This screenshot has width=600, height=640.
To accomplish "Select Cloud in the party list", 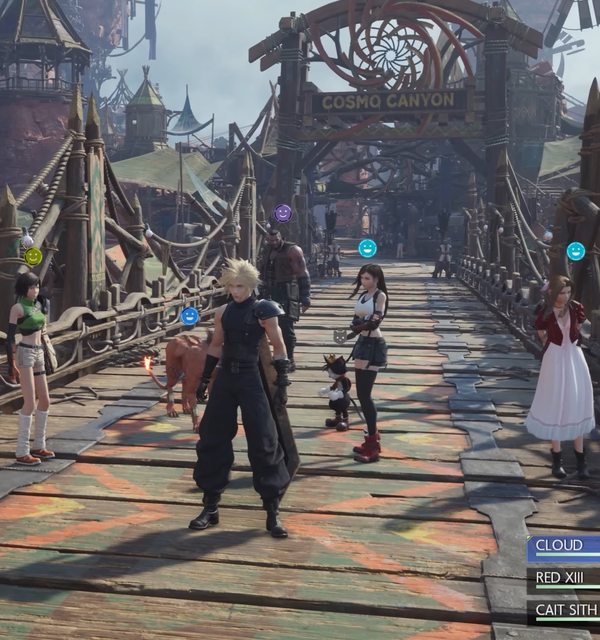I will click(564, 547).
